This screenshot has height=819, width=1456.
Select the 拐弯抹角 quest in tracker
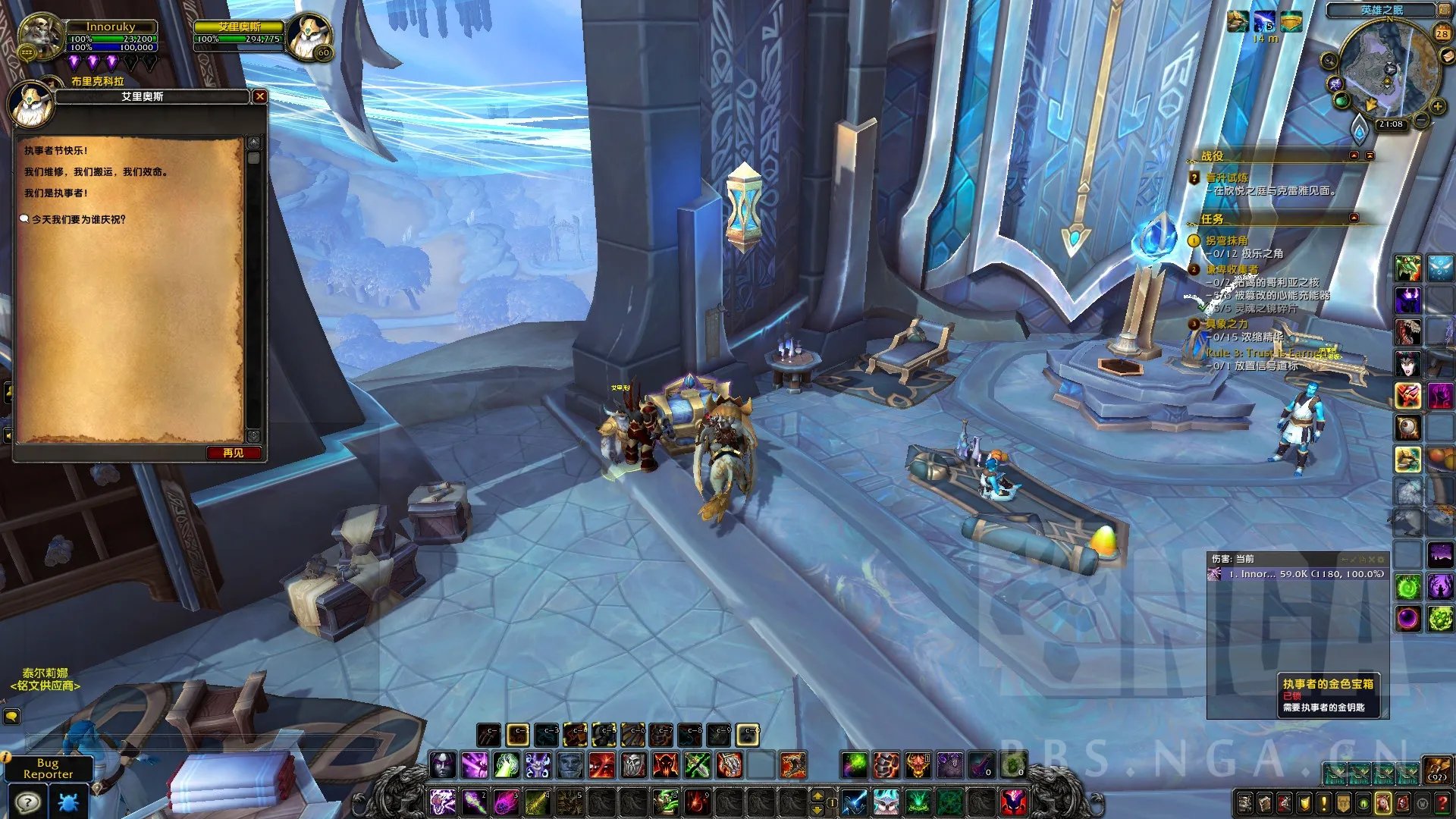point(1226,240)
